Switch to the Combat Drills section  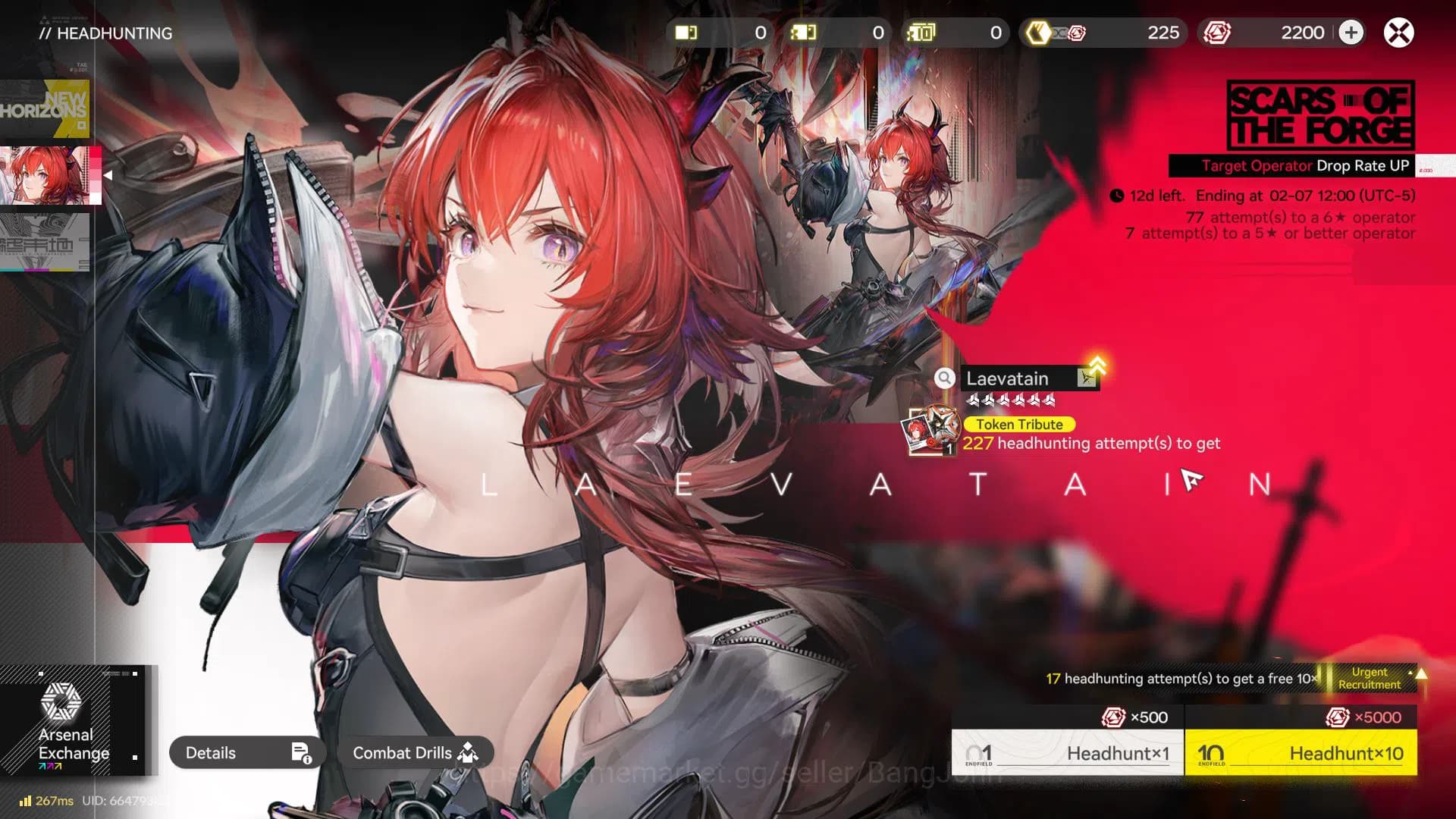point(413,753)
